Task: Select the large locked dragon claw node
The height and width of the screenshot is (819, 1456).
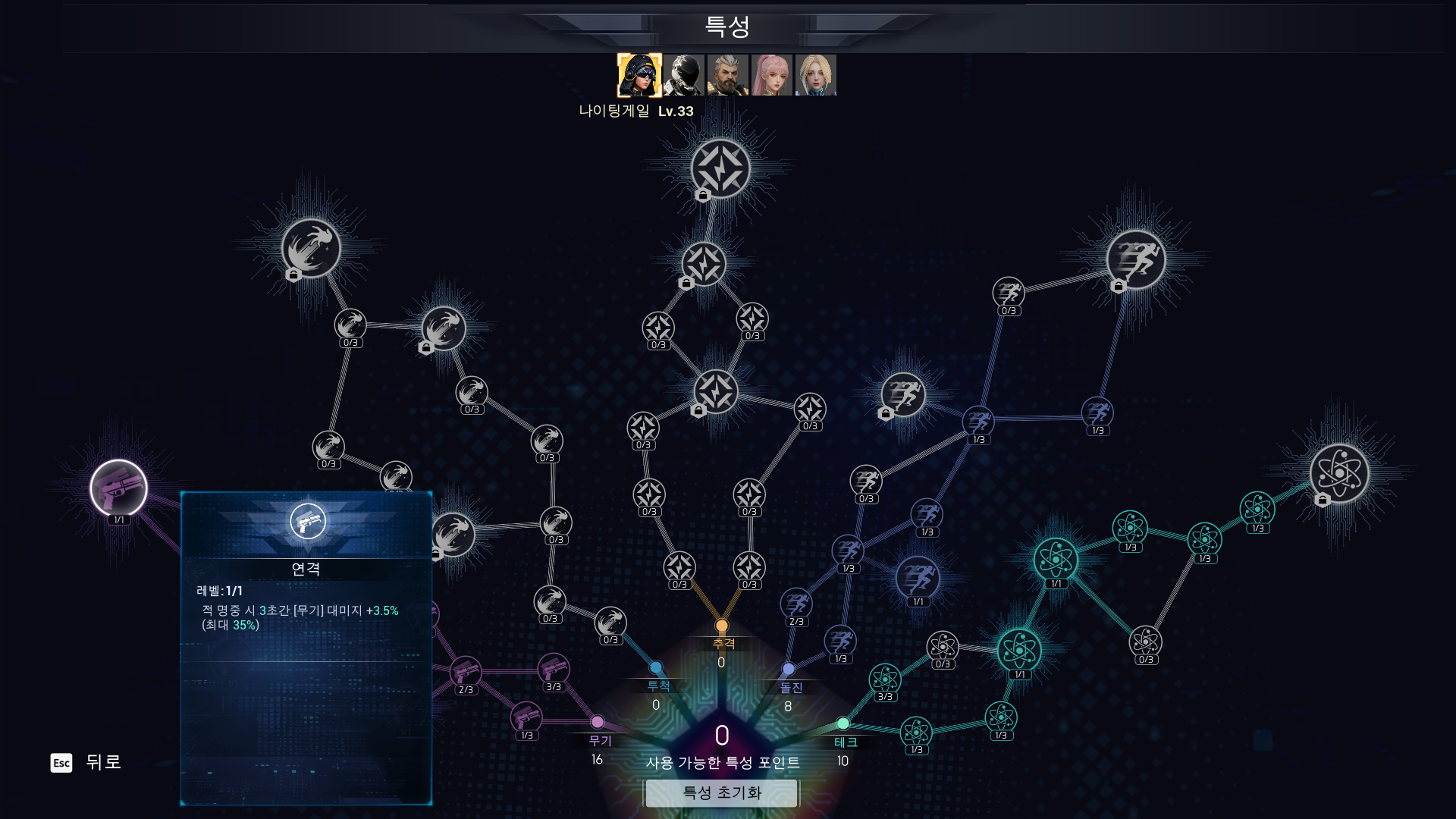Action: (x=311, y=248)
